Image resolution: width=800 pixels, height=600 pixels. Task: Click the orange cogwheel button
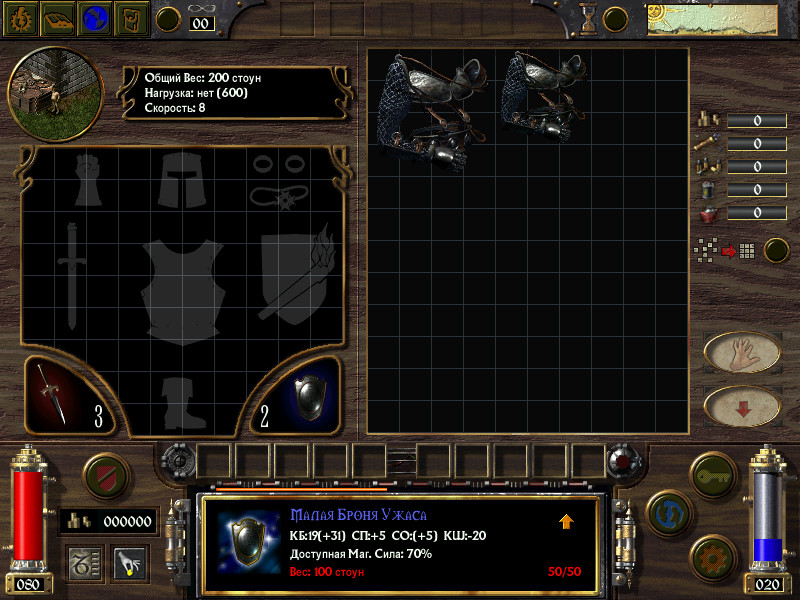tap(713, 554)
